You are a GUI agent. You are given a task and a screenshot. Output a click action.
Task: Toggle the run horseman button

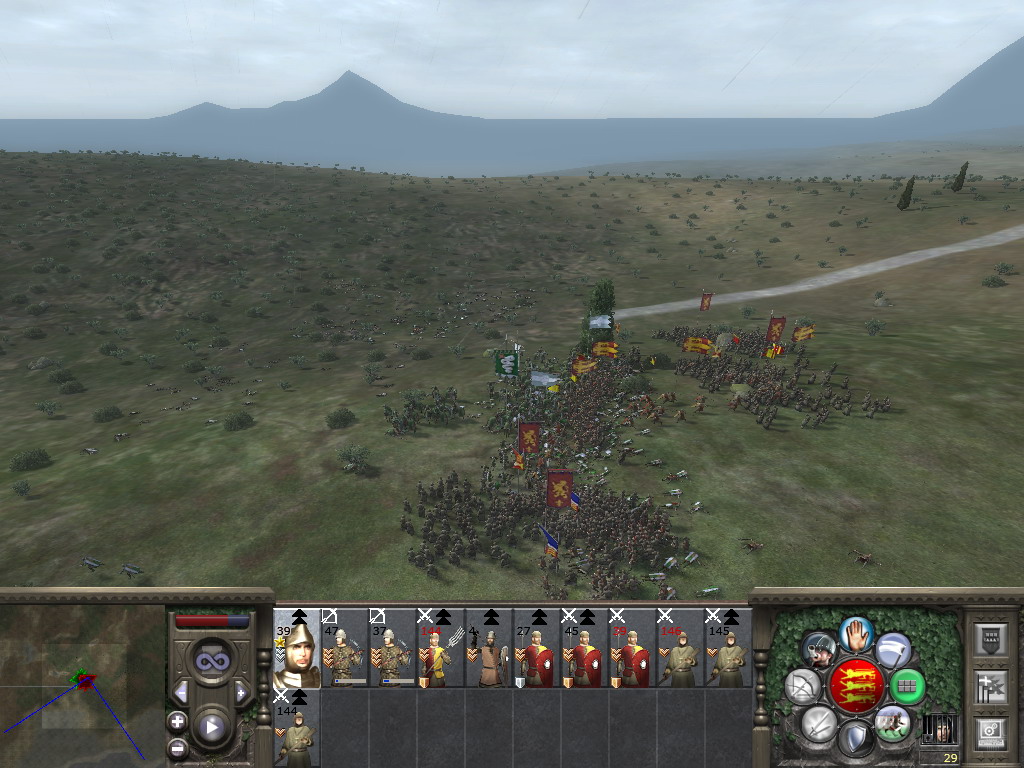892,722
